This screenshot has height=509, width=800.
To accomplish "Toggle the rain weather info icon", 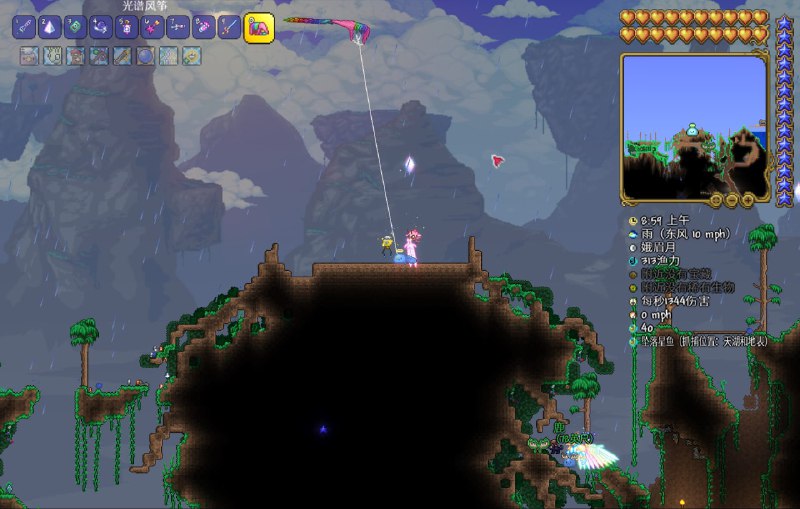I will coord(633,234).
